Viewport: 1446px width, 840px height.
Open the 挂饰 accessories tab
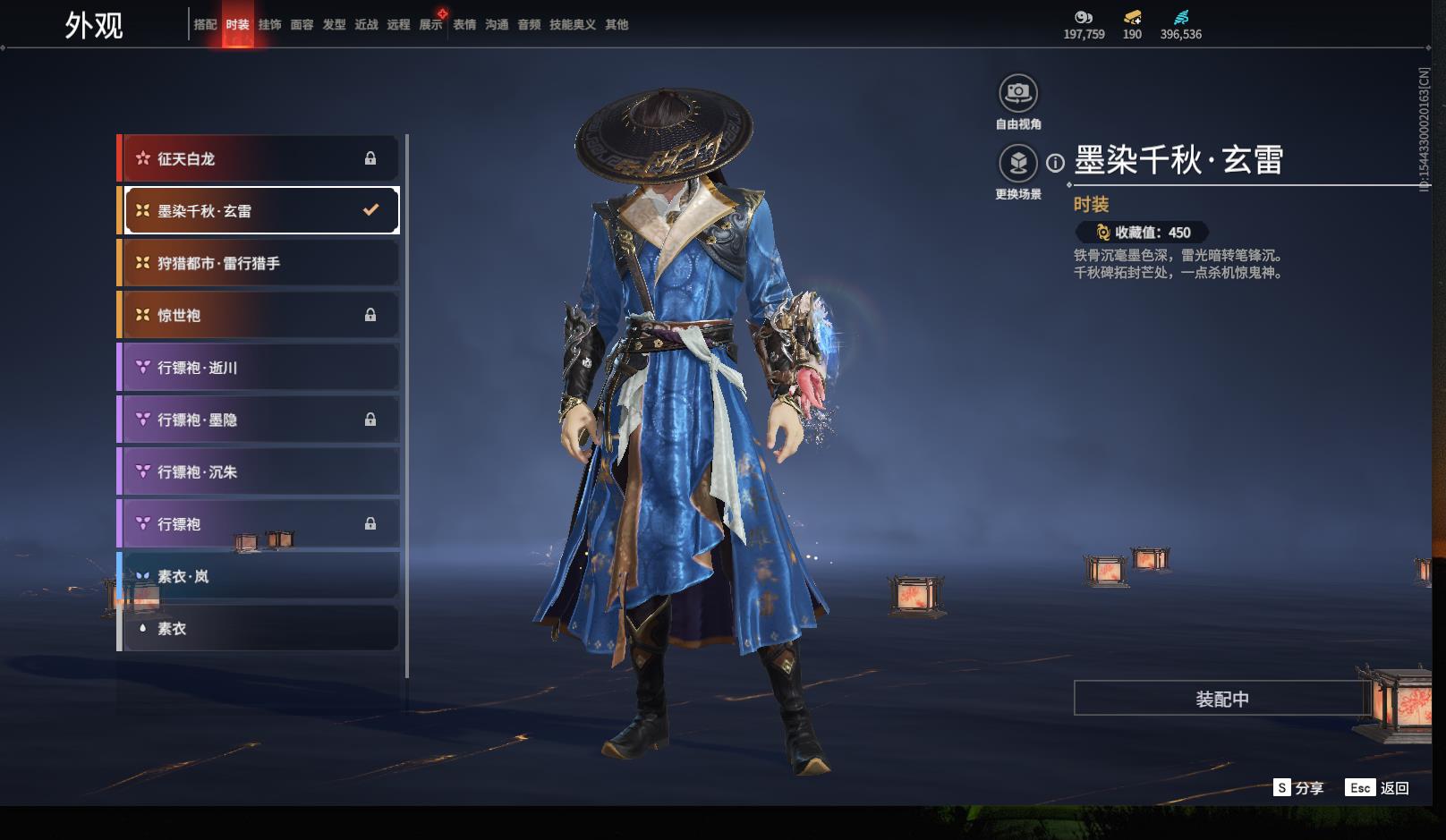coord(269,25)
